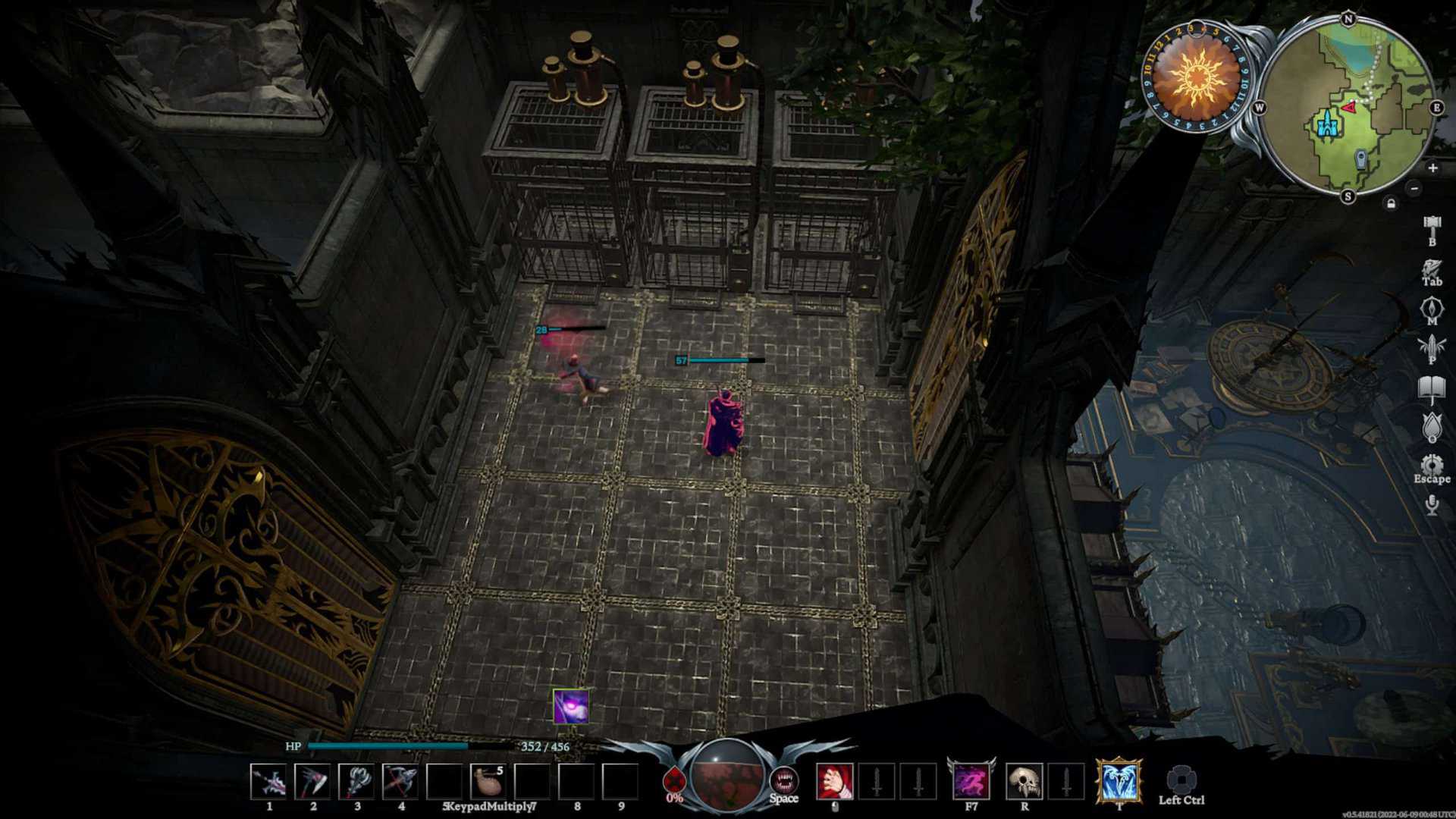Open the V Blood menu via the Tab icon

[1432, 268]
